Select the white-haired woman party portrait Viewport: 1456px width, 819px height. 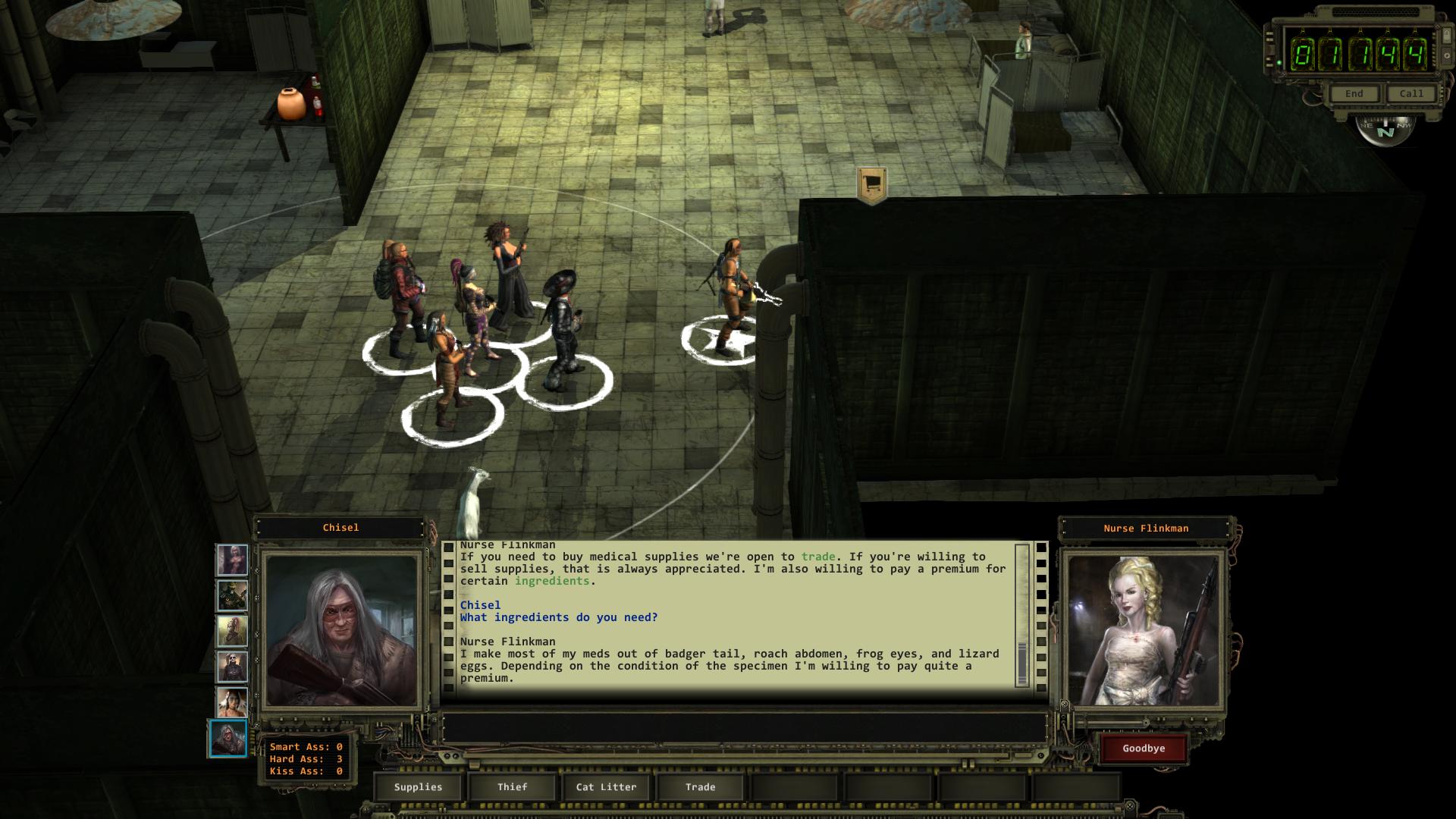click(x=232, y=560)
